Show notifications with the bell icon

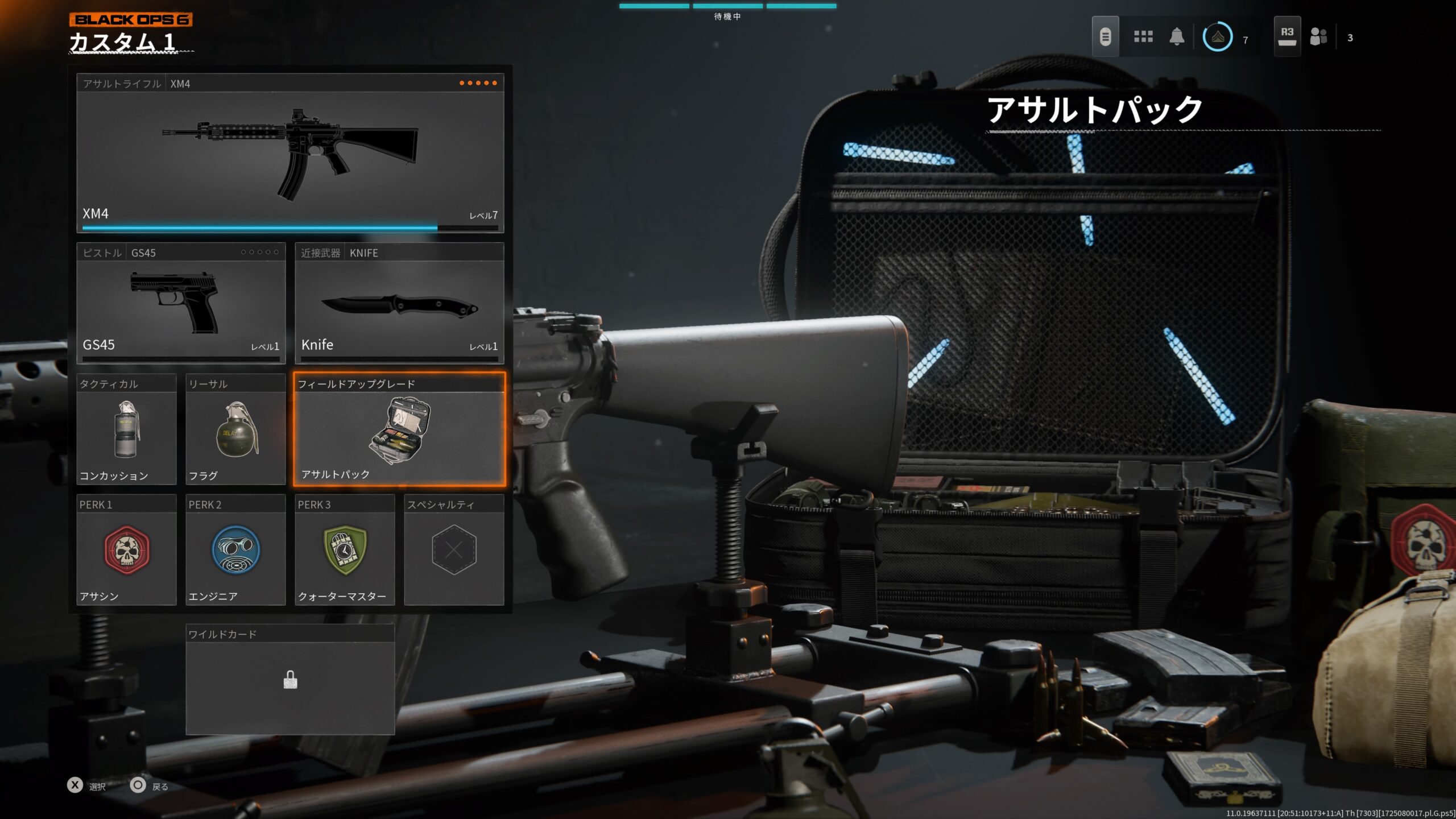[x=1177, y=37]
